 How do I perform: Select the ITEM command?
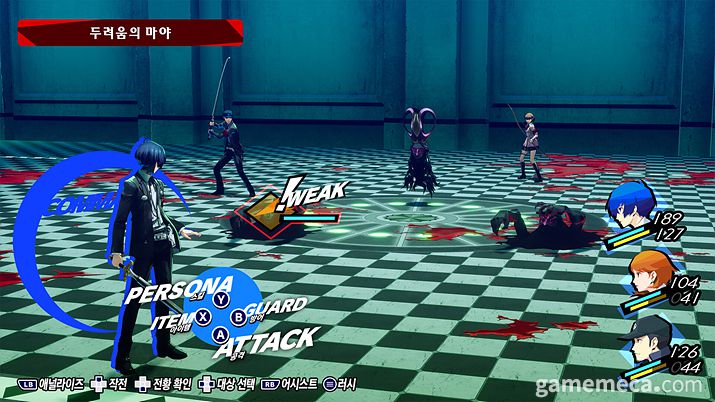pos(171,320)
